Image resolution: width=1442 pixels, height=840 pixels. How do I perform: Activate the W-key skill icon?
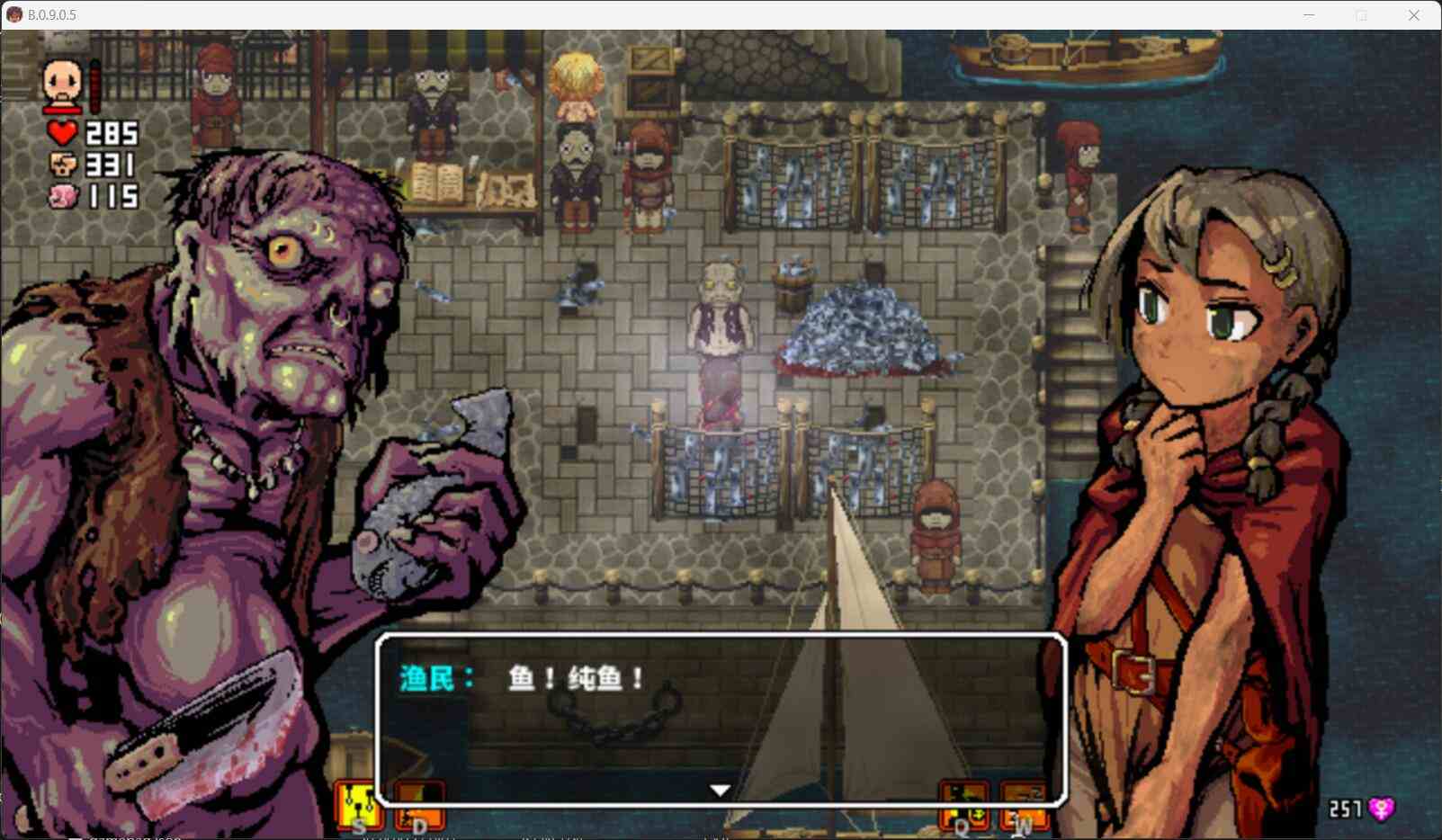(1026, 803)
